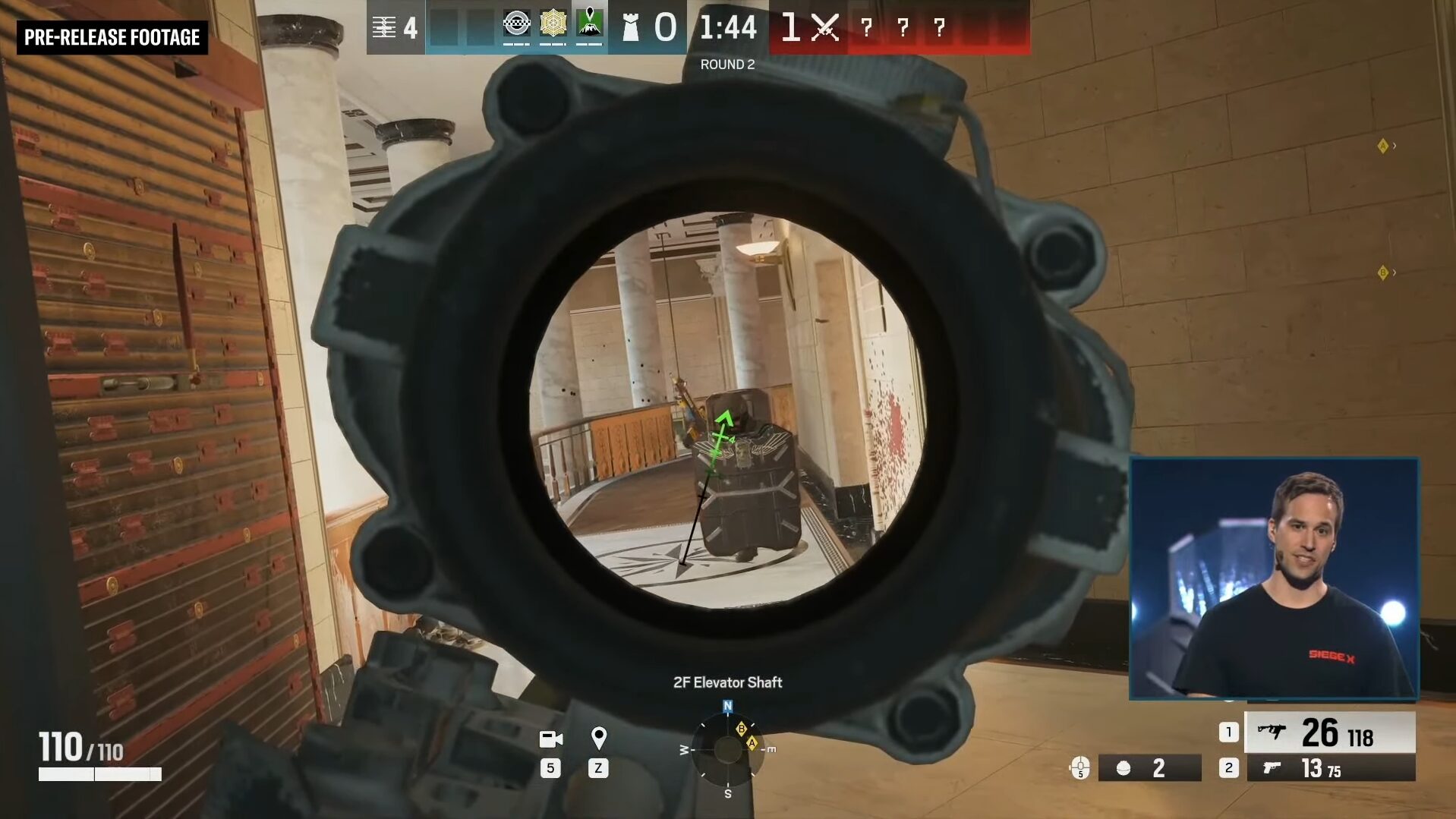Select the 2F Elevator Shaft location label

coord(726,682)
